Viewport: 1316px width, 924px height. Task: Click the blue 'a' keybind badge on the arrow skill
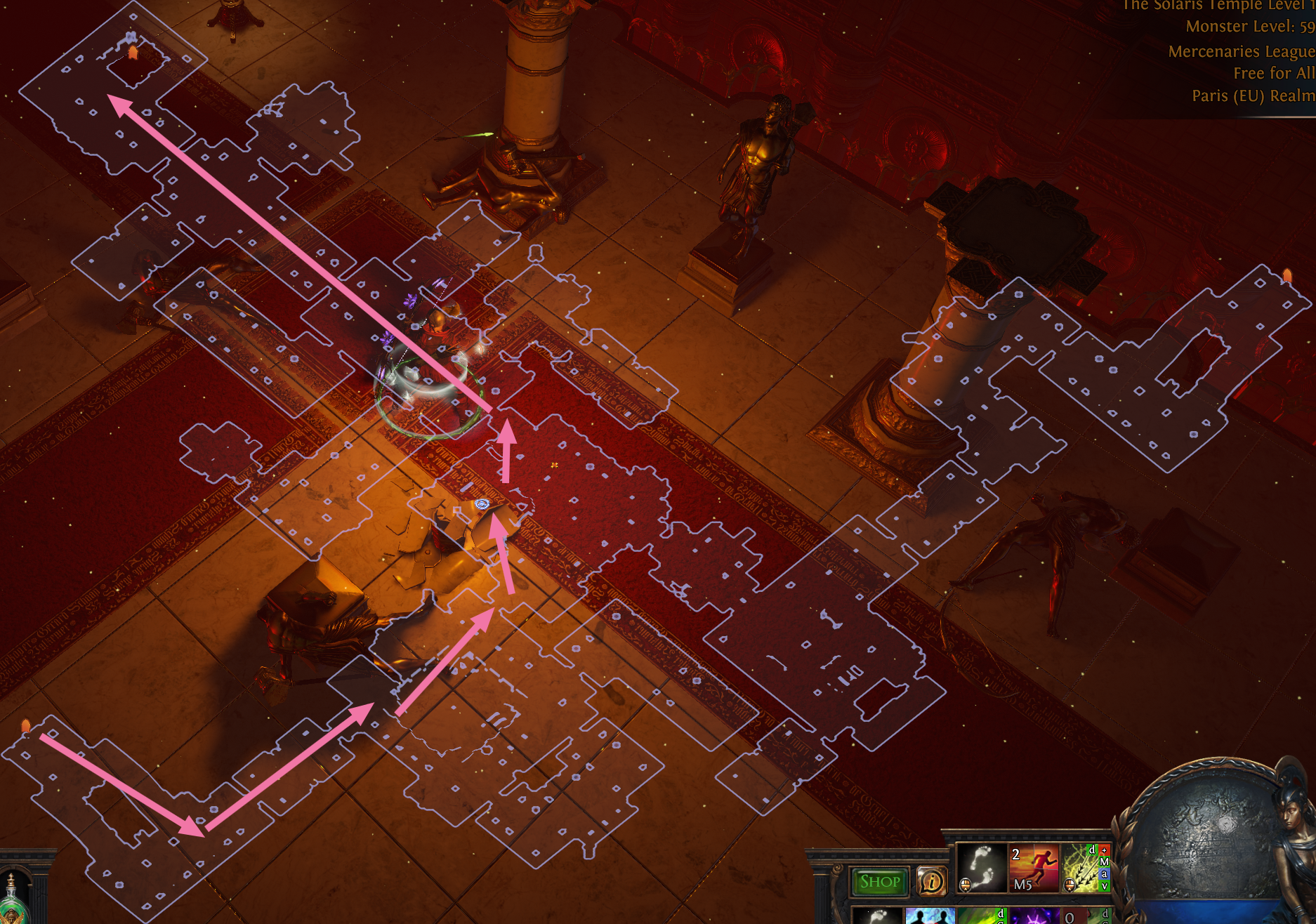[1104, 873]
